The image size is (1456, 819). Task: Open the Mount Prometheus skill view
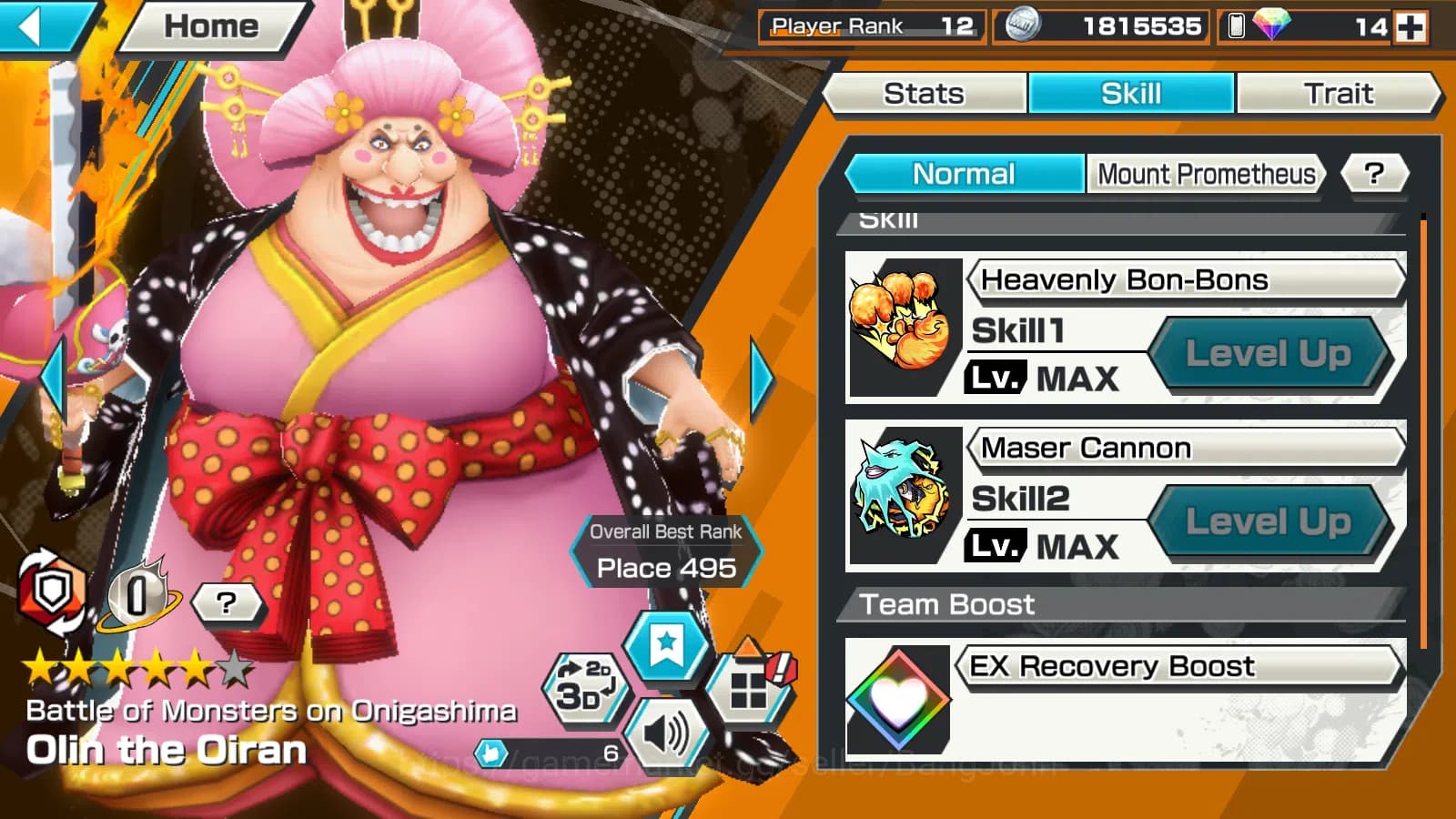point(1206,174)
